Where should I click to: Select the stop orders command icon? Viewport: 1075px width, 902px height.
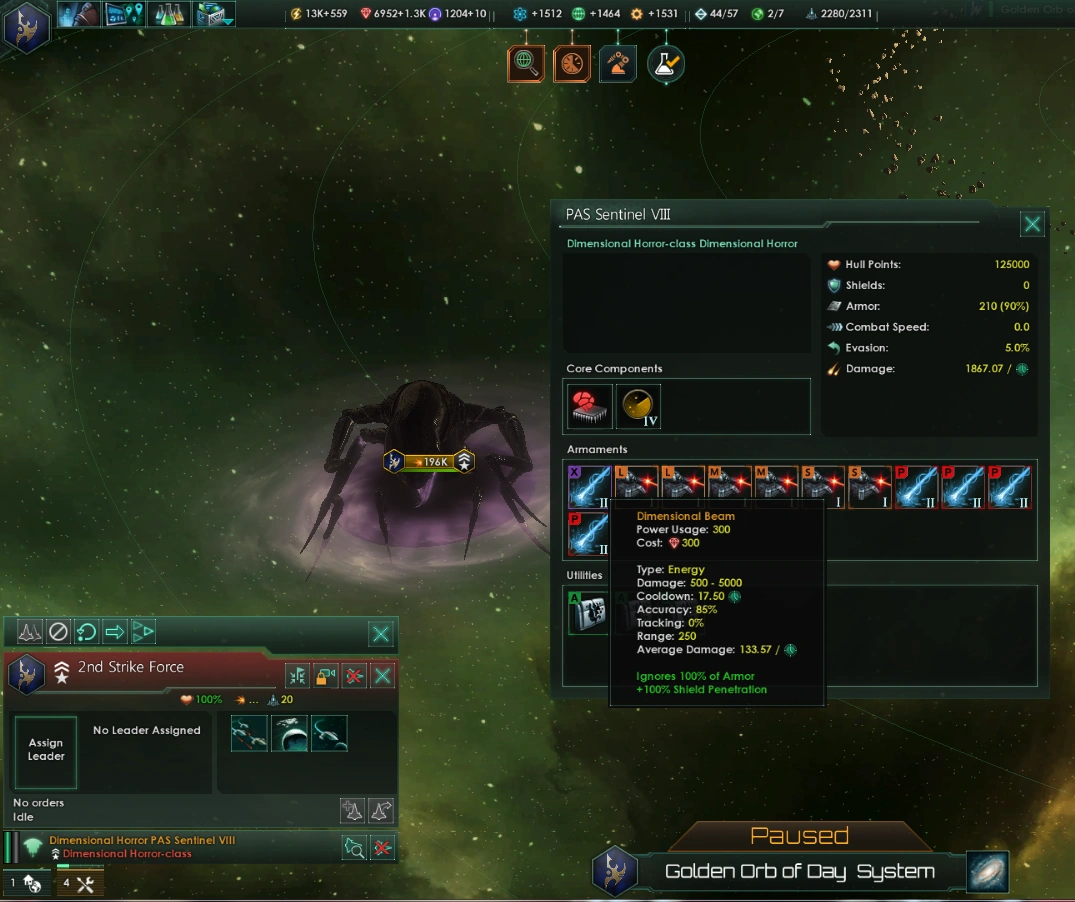[58, 632]
